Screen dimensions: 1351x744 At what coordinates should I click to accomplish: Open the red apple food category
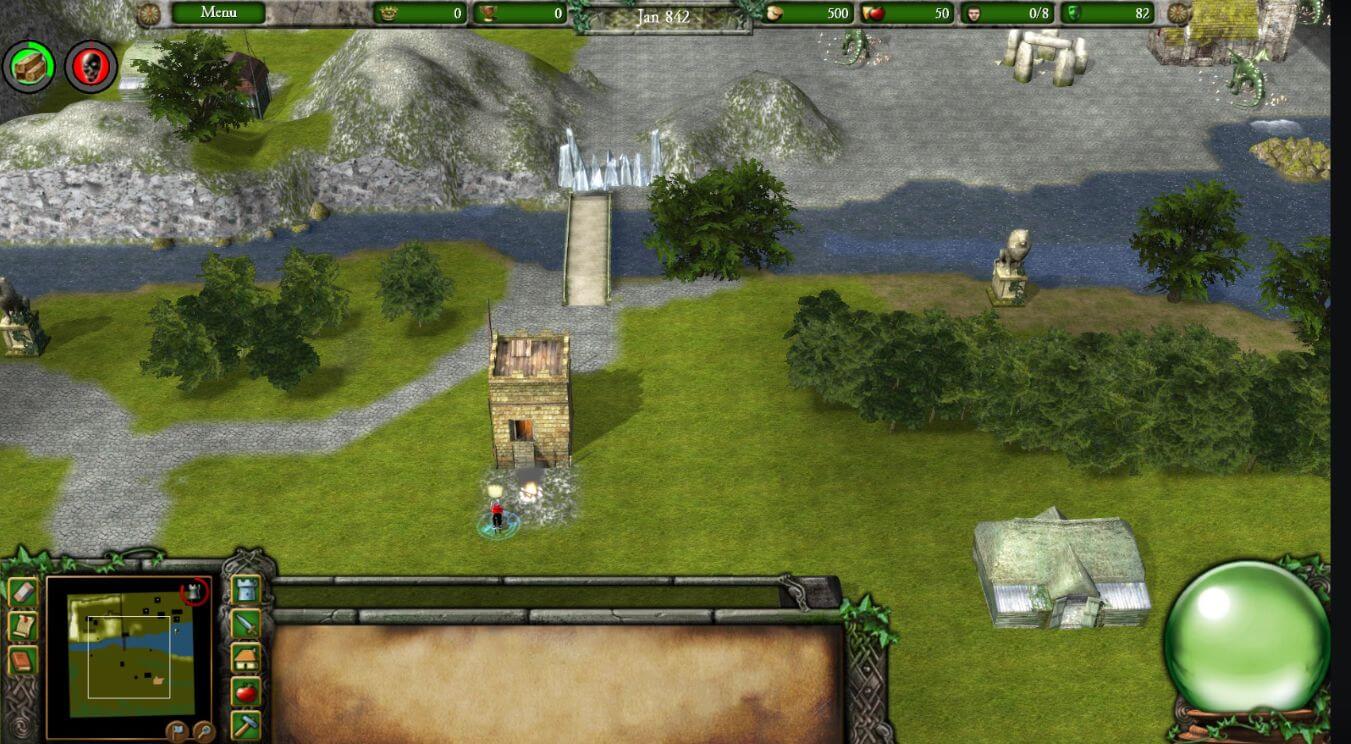[246, 691]
